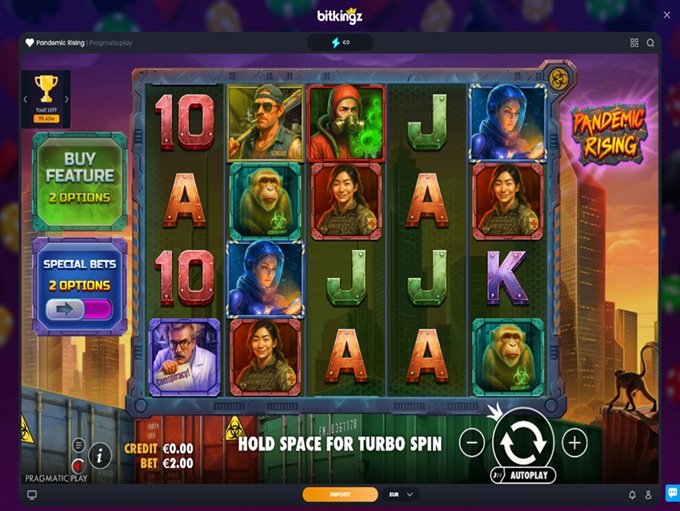Image resolution: width=680 pixels, height=511 pixels.
Task: Open the small hamburger menu icon
Action: [78, 444]
